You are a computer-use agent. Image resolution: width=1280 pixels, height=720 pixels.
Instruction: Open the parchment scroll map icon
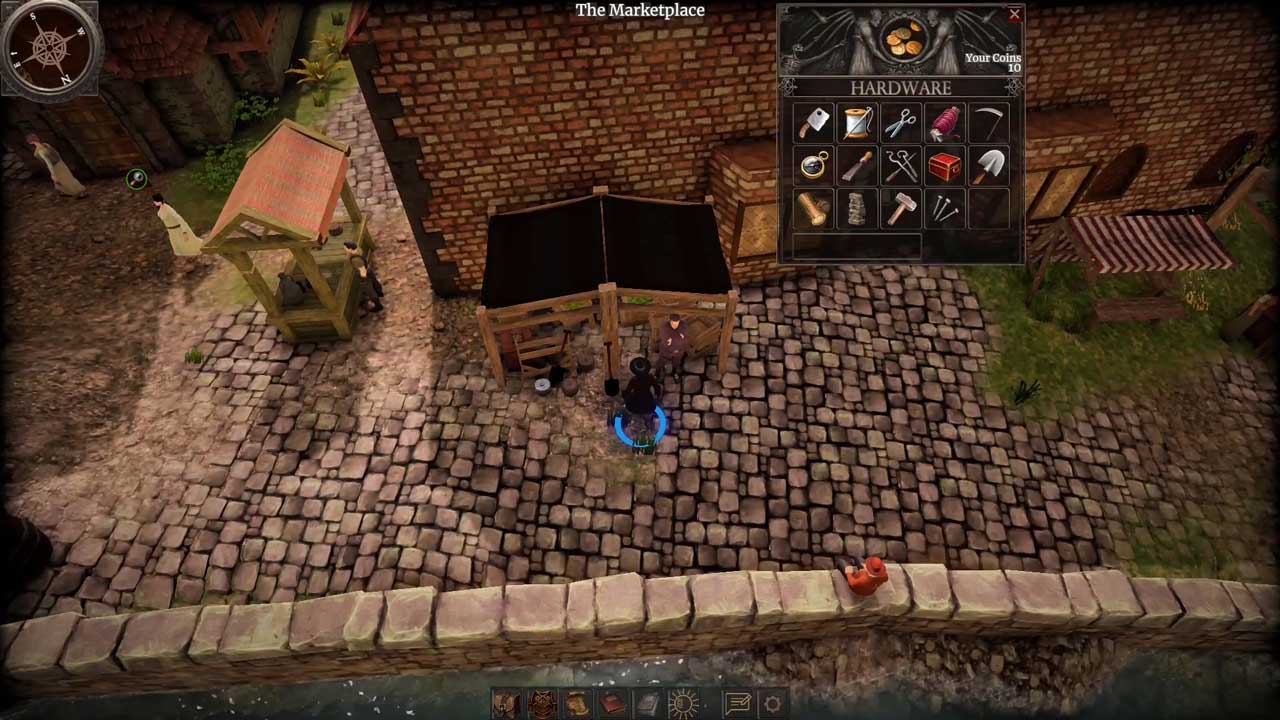(x=577, y=704)
